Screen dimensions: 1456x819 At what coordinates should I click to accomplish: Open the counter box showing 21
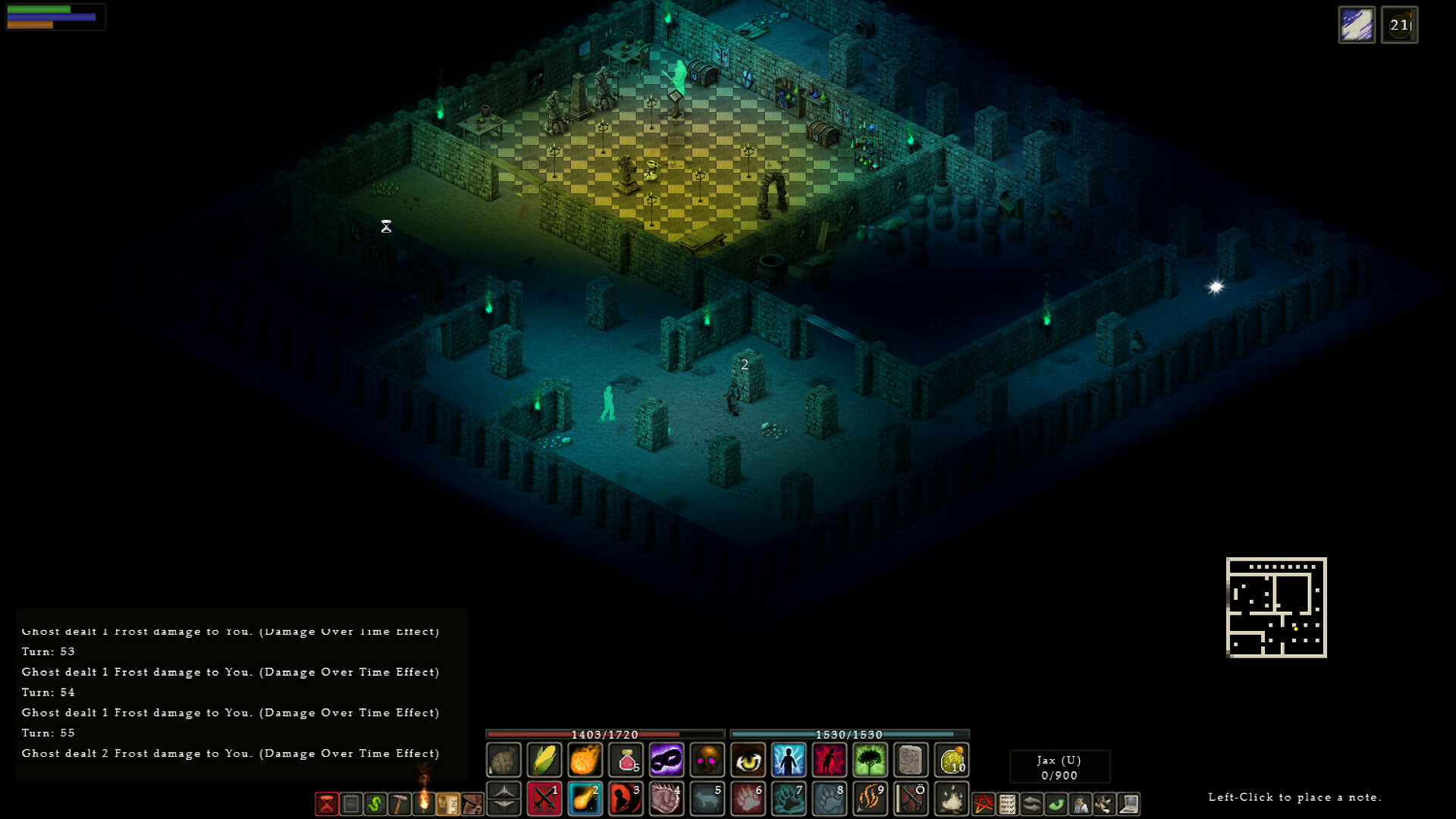[x=1400, y=25]
